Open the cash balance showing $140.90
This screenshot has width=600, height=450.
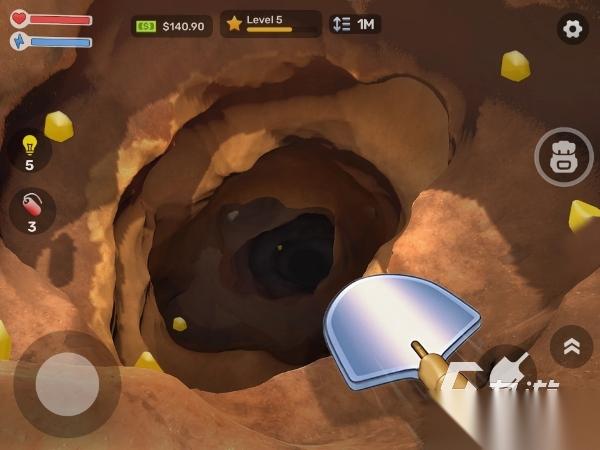(171, 25)
